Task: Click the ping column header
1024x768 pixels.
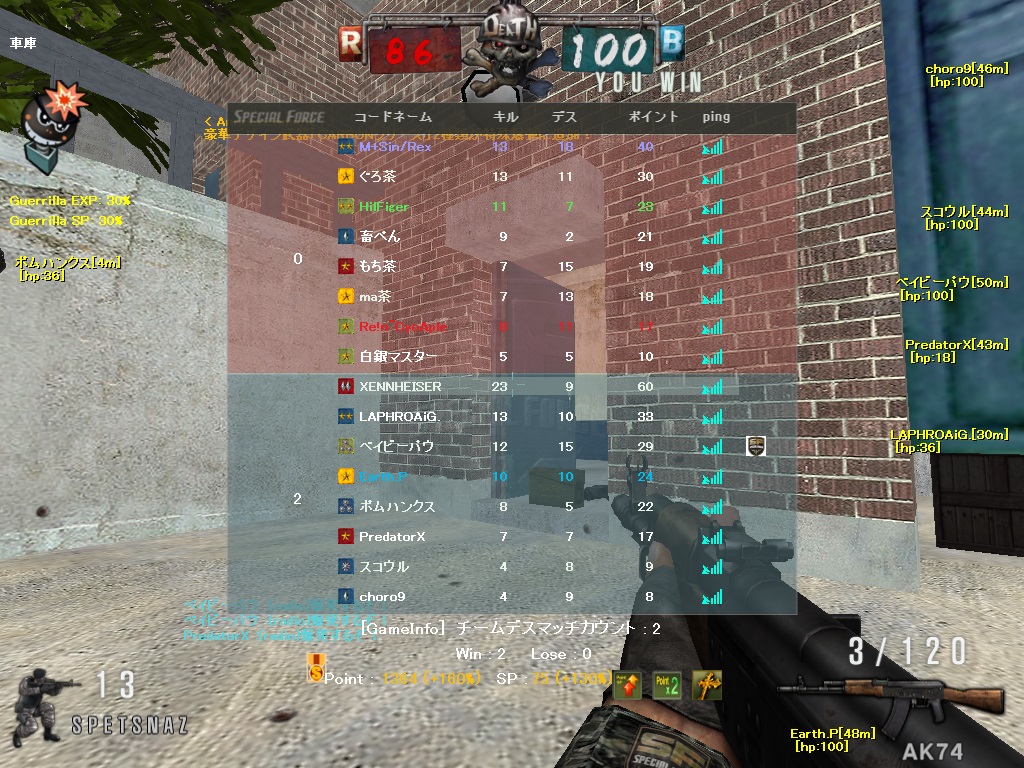Action: [716, 116]
